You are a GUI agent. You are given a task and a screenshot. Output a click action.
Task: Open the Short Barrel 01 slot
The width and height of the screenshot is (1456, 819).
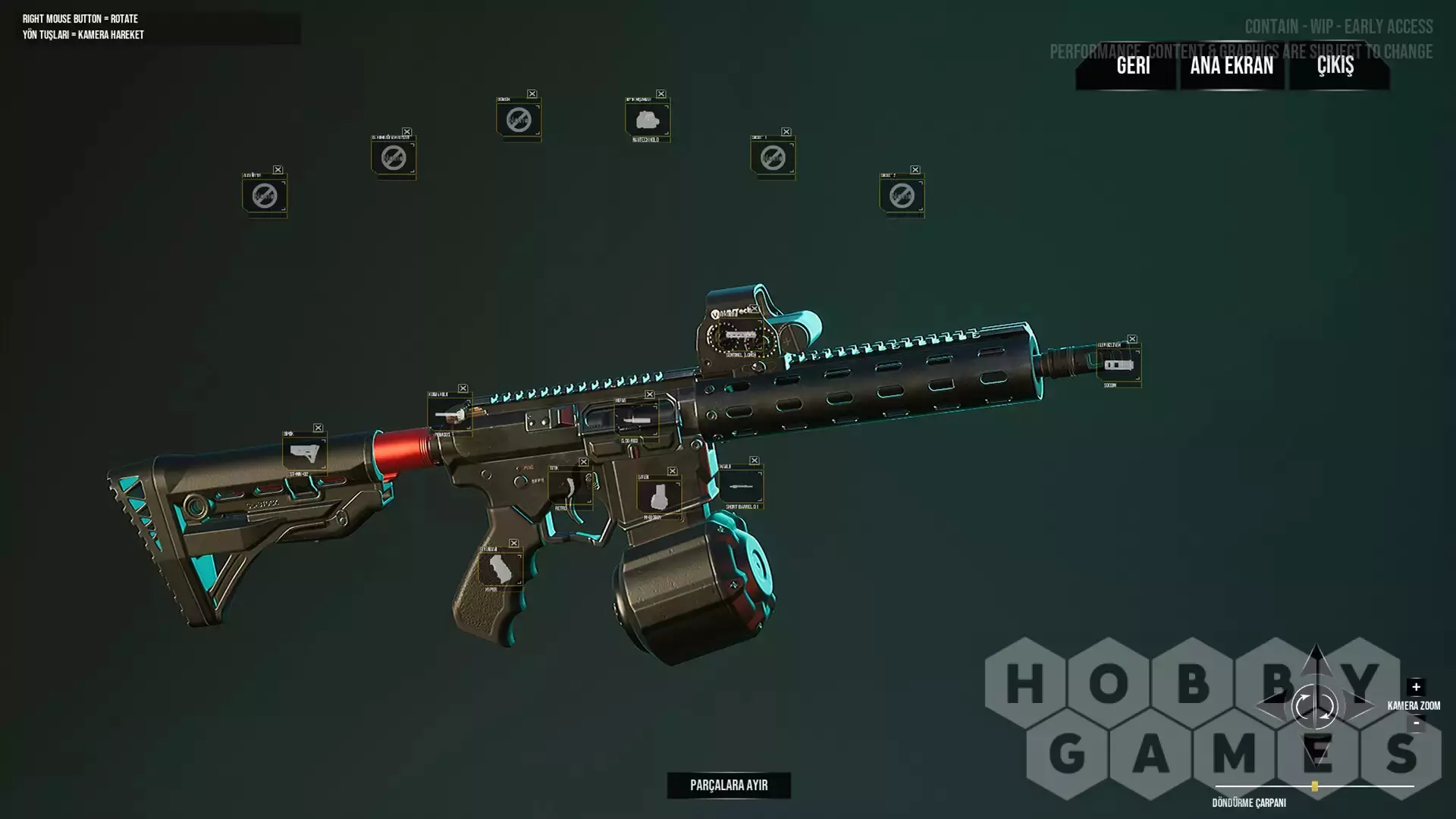[x=741, y=486]
